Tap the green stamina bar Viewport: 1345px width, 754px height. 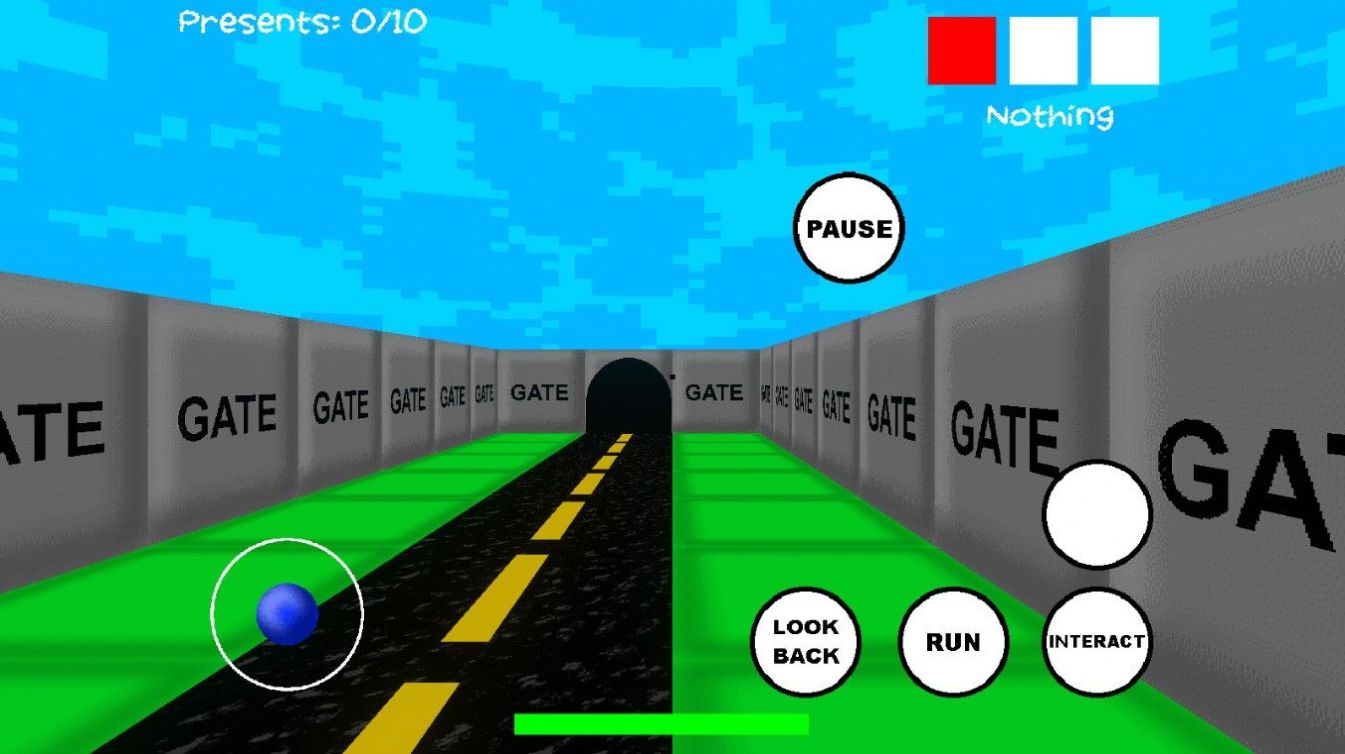[x=660, y=723]
